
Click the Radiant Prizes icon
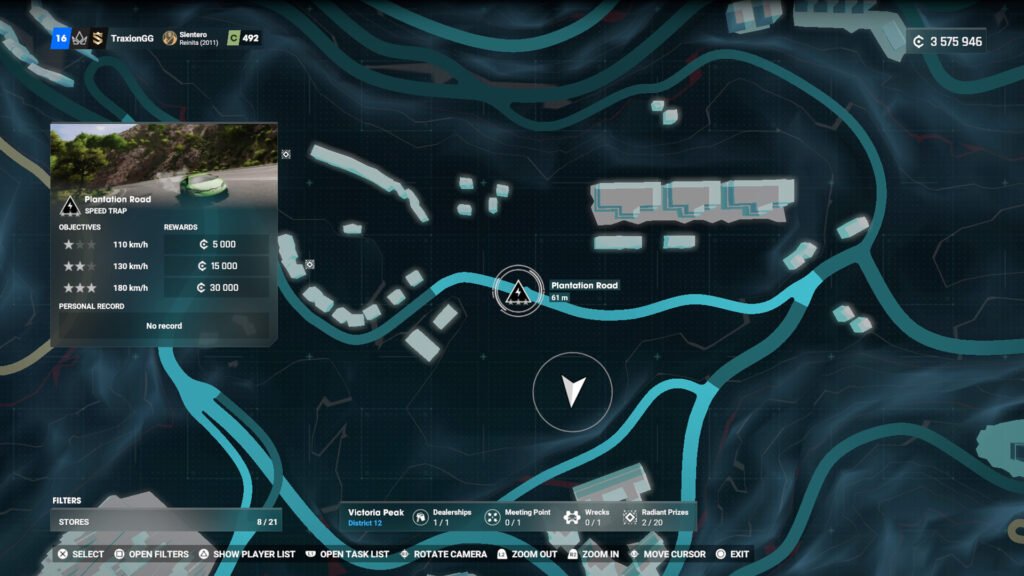(631, 517)
